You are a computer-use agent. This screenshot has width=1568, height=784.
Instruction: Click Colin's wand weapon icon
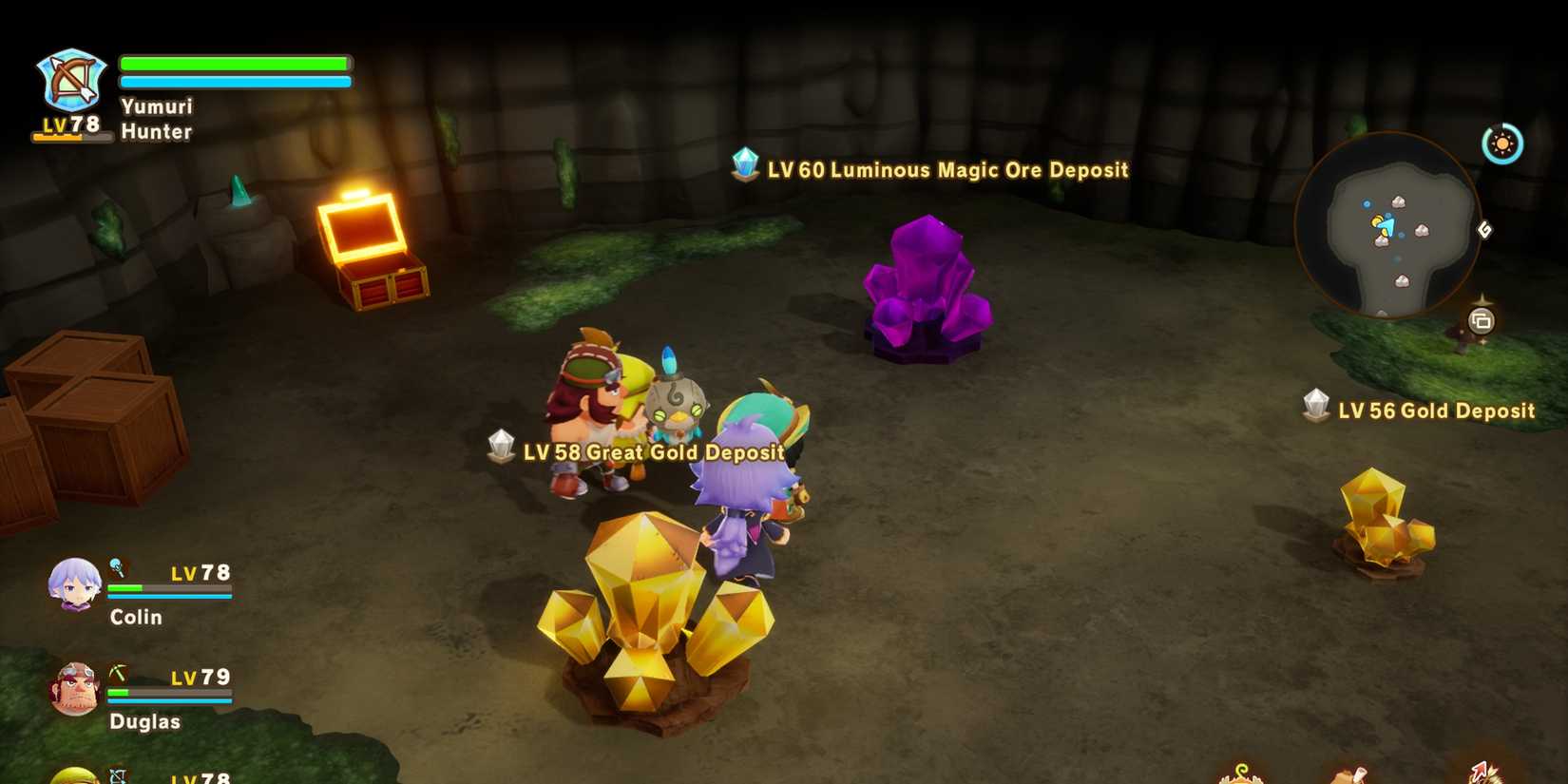coord(117,568)
